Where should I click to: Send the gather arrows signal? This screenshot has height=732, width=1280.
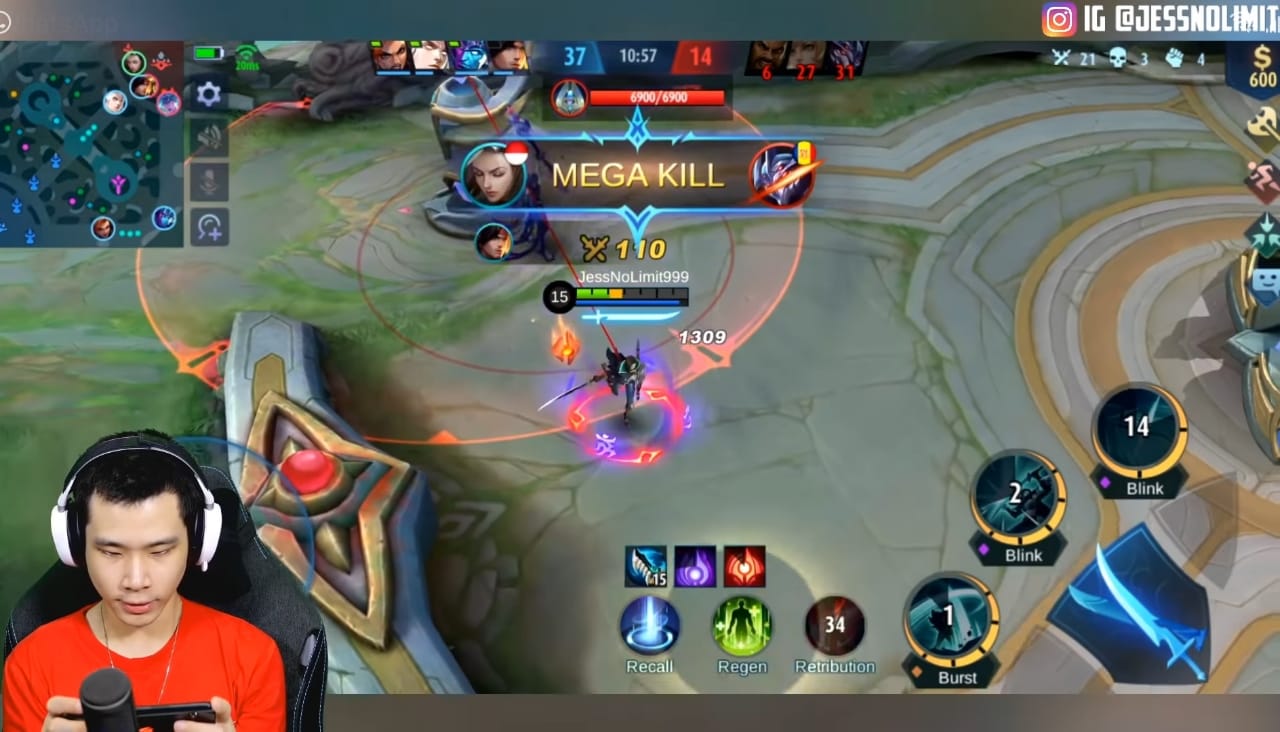1263,236
